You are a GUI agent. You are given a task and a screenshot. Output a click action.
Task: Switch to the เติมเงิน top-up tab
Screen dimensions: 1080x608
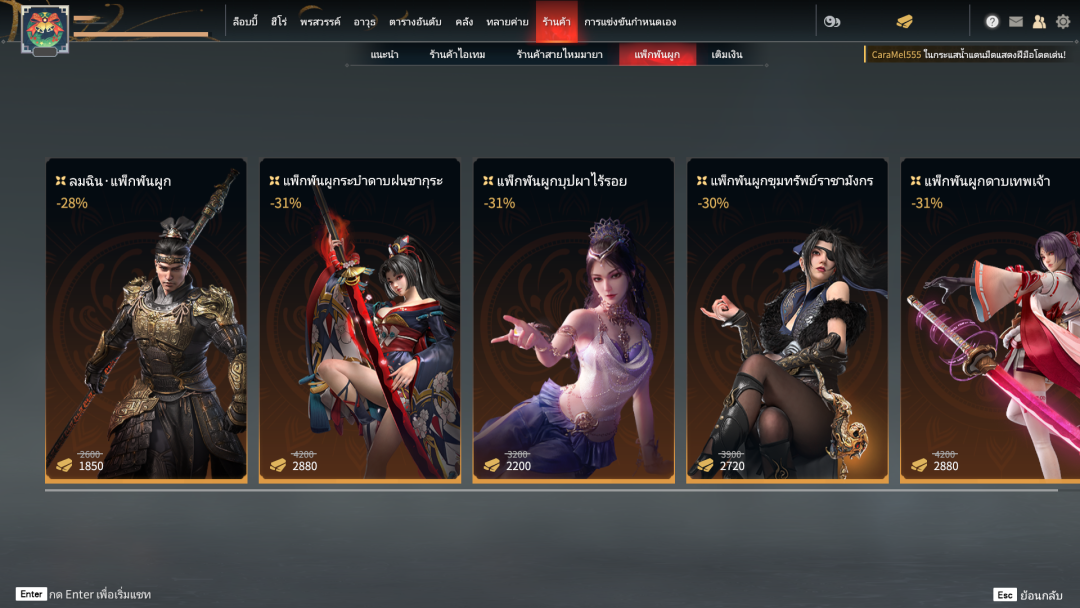727,55
